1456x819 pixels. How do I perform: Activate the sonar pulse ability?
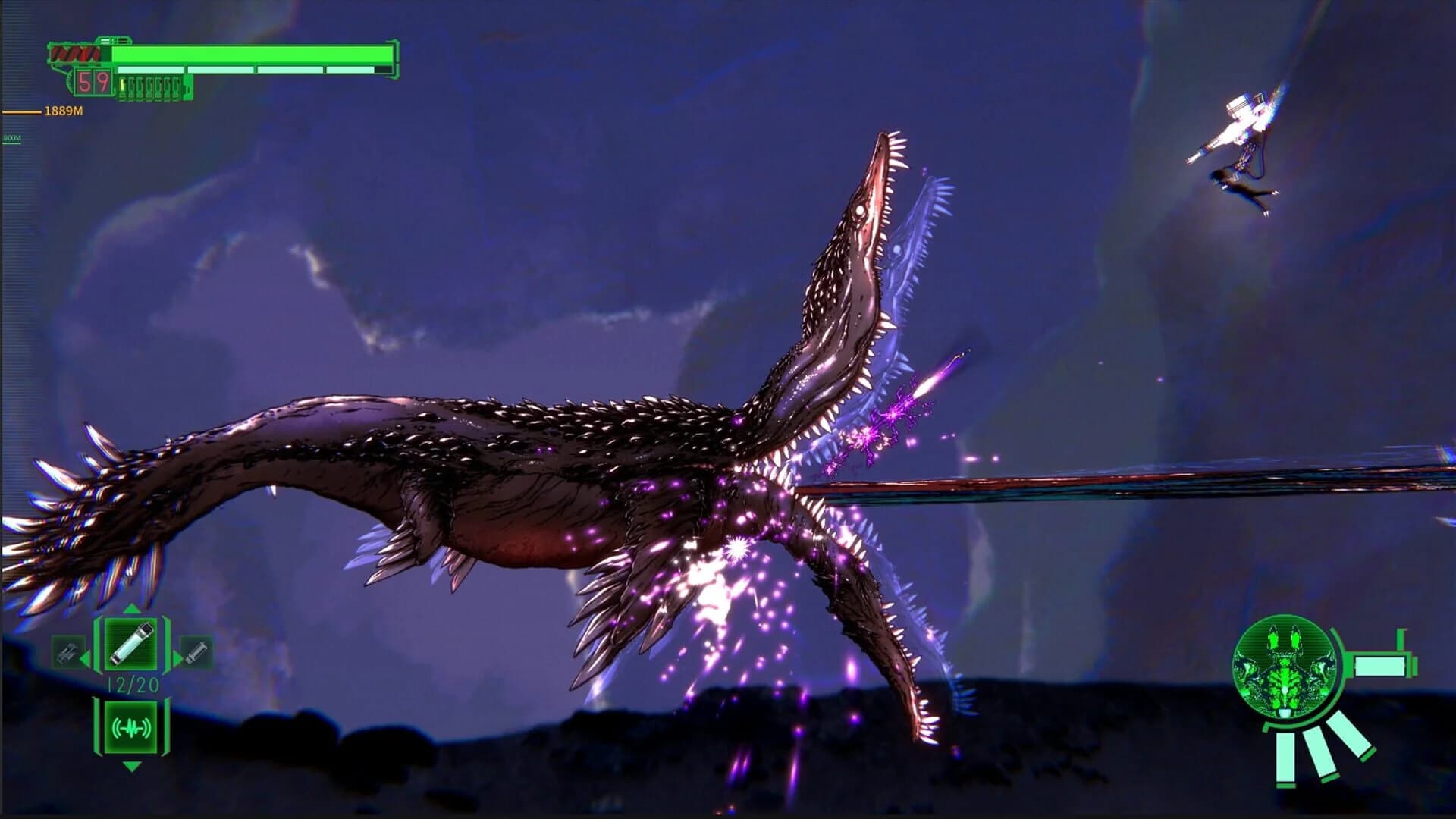point(130,726)
